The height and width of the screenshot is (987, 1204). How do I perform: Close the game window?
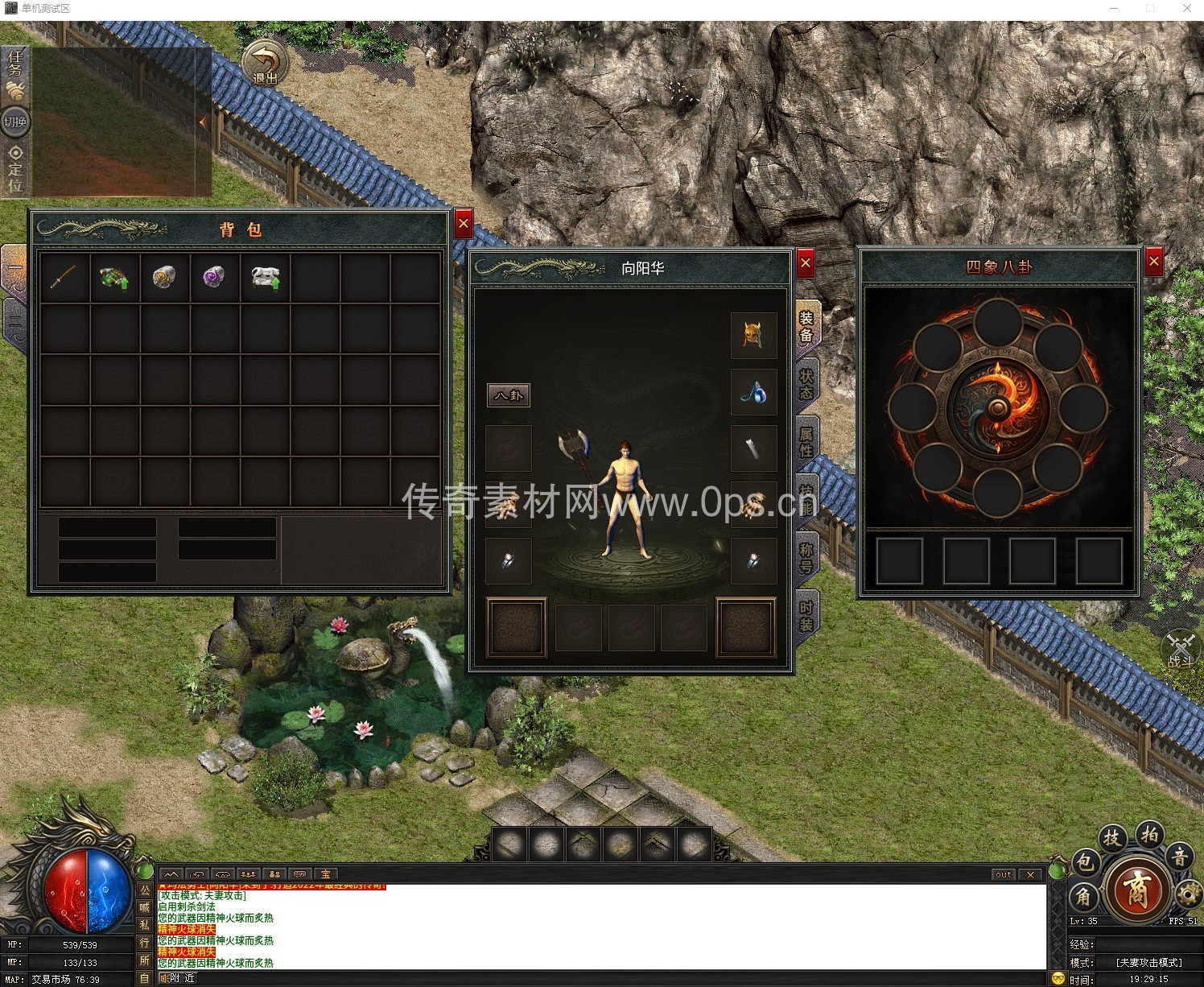coord(1186,8)
